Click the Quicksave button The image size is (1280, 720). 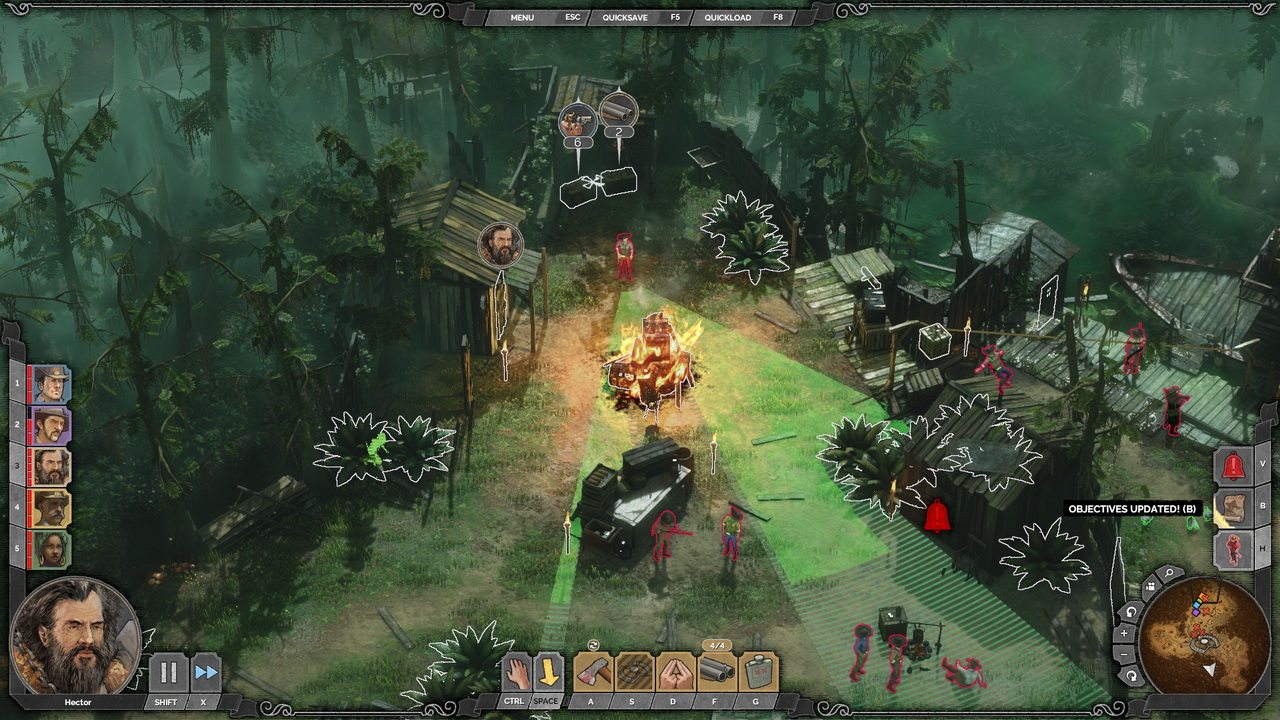pos(625,17)
